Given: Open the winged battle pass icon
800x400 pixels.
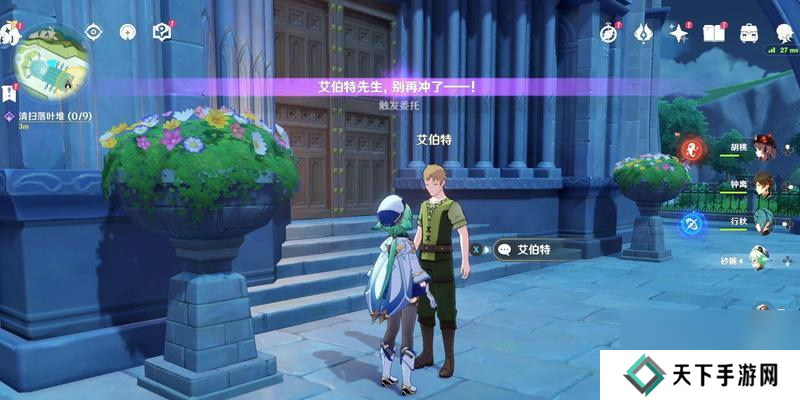Looking at the screenshot, I should click(642, 32).
